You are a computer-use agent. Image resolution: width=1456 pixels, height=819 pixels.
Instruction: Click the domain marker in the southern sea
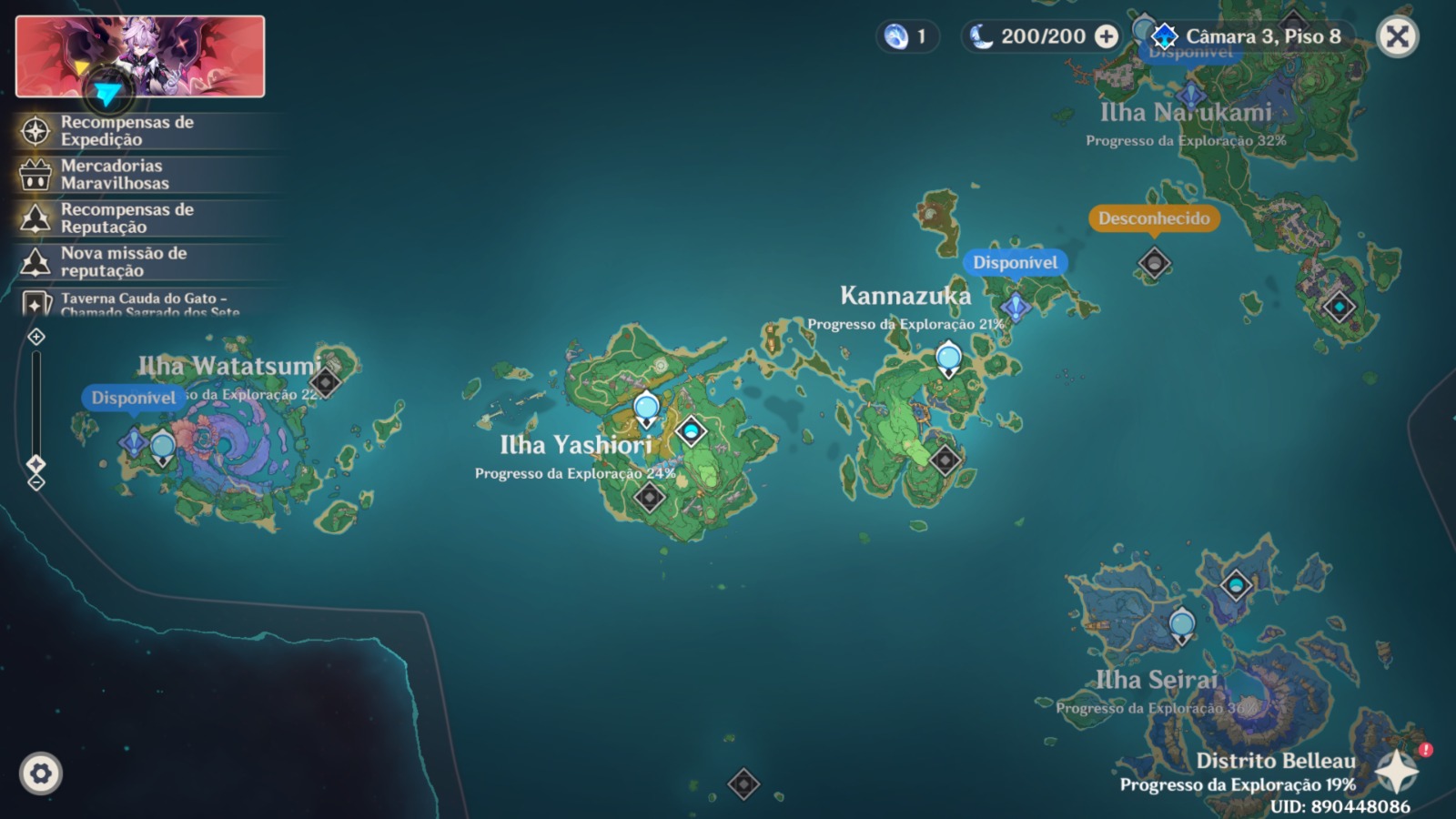(x=743, y=784)
